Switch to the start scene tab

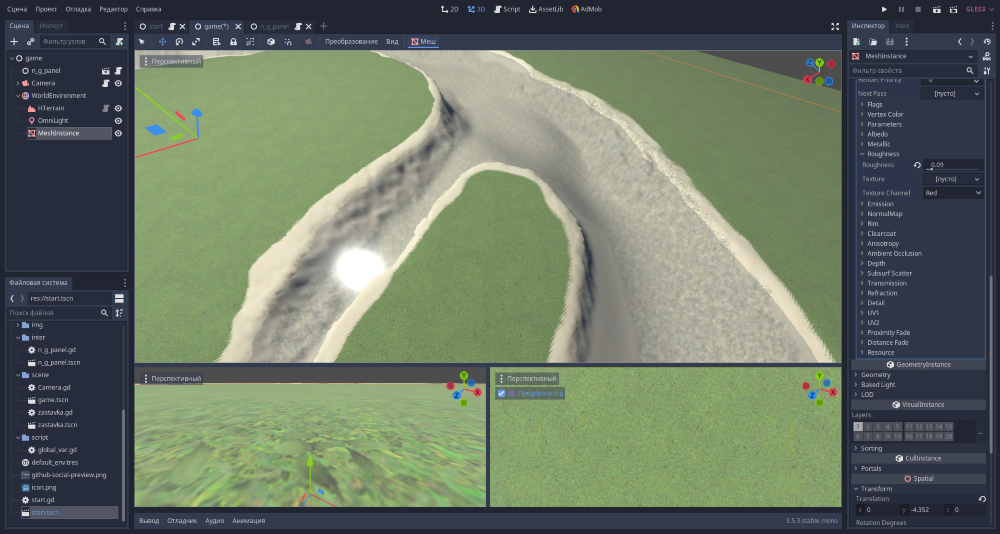point(155,26)
